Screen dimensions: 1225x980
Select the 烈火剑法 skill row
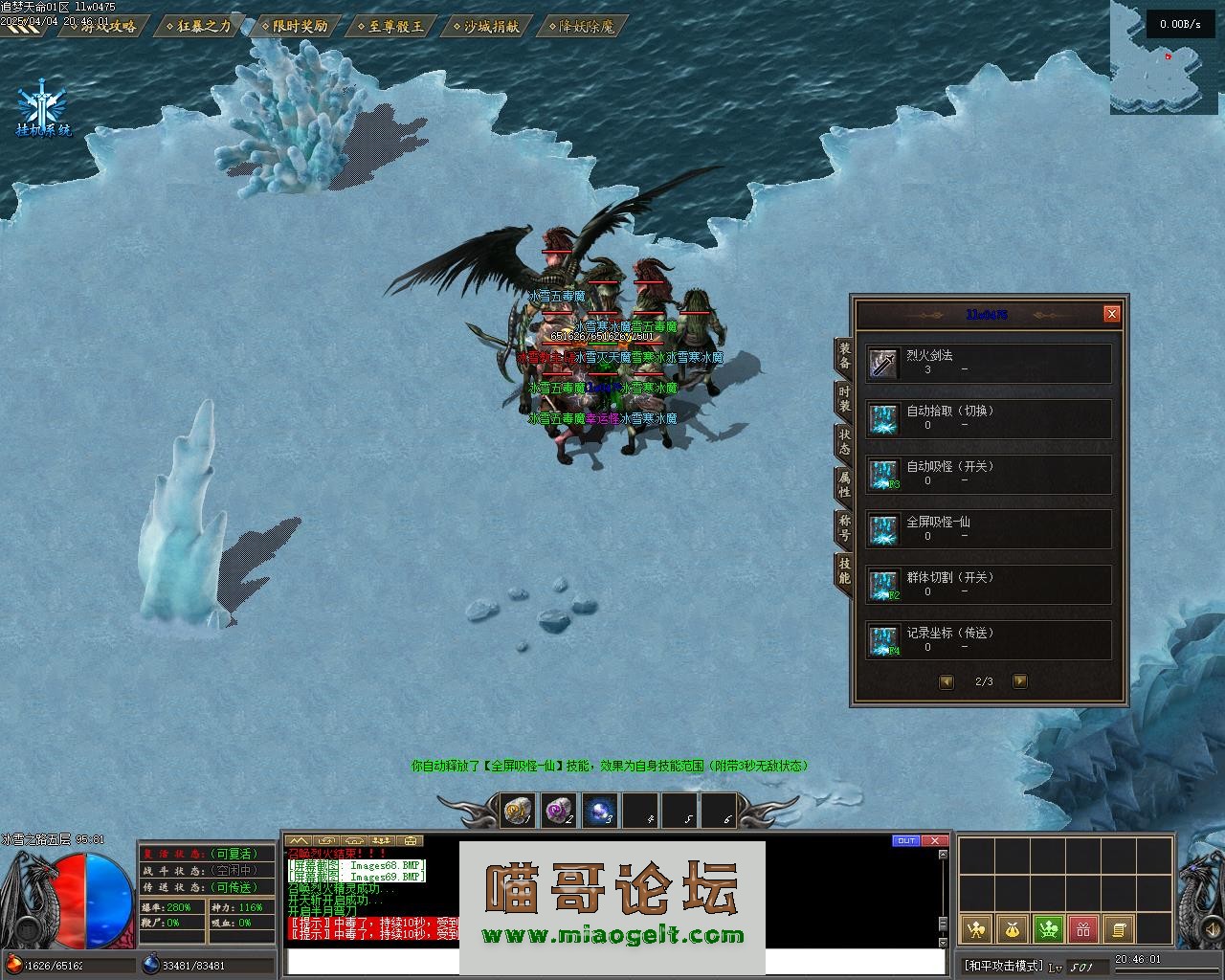tap(988, 364)
